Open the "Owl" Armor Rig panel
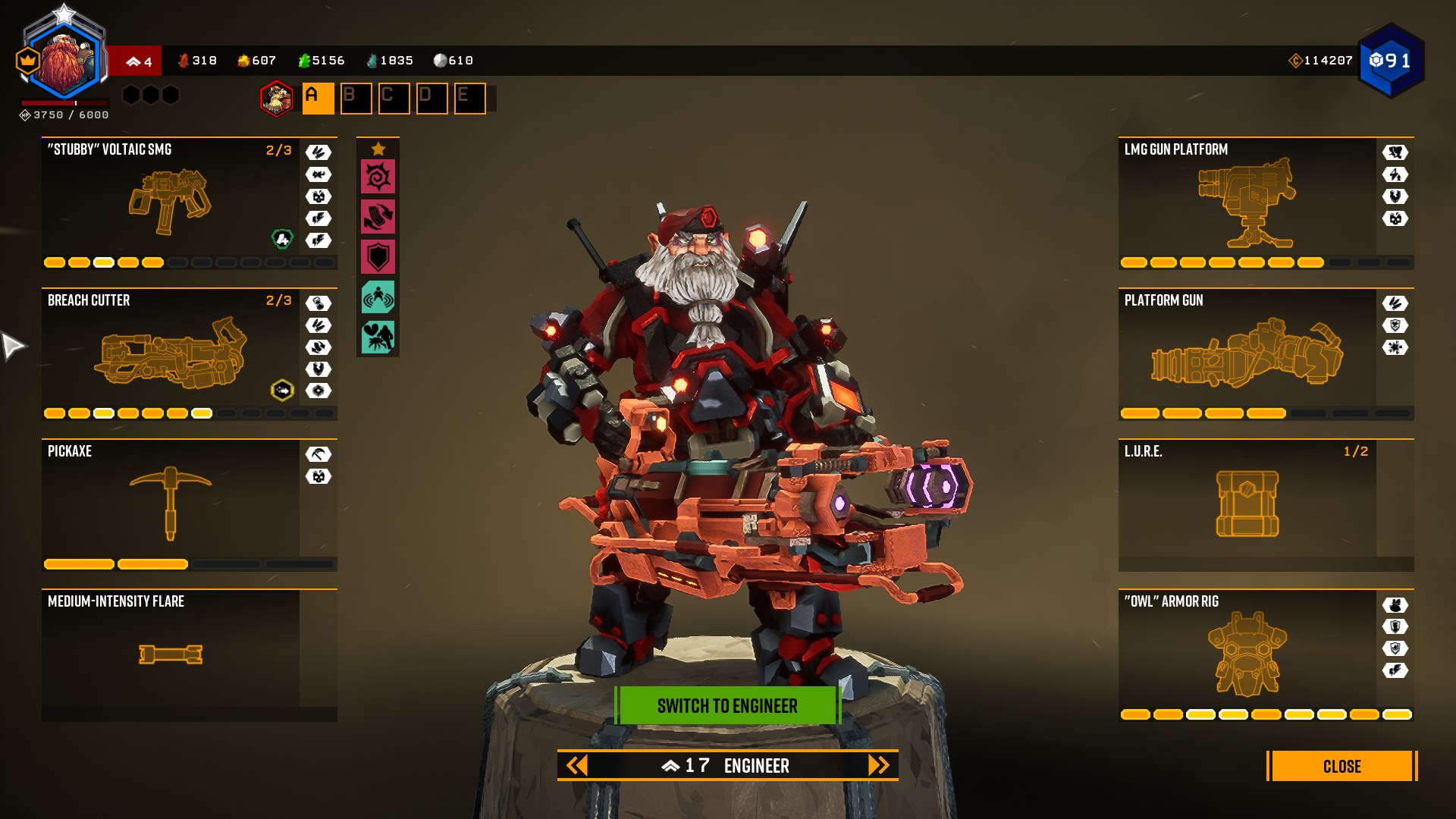This screenshot has height=819, width=1456. [x=1247, y=654]
